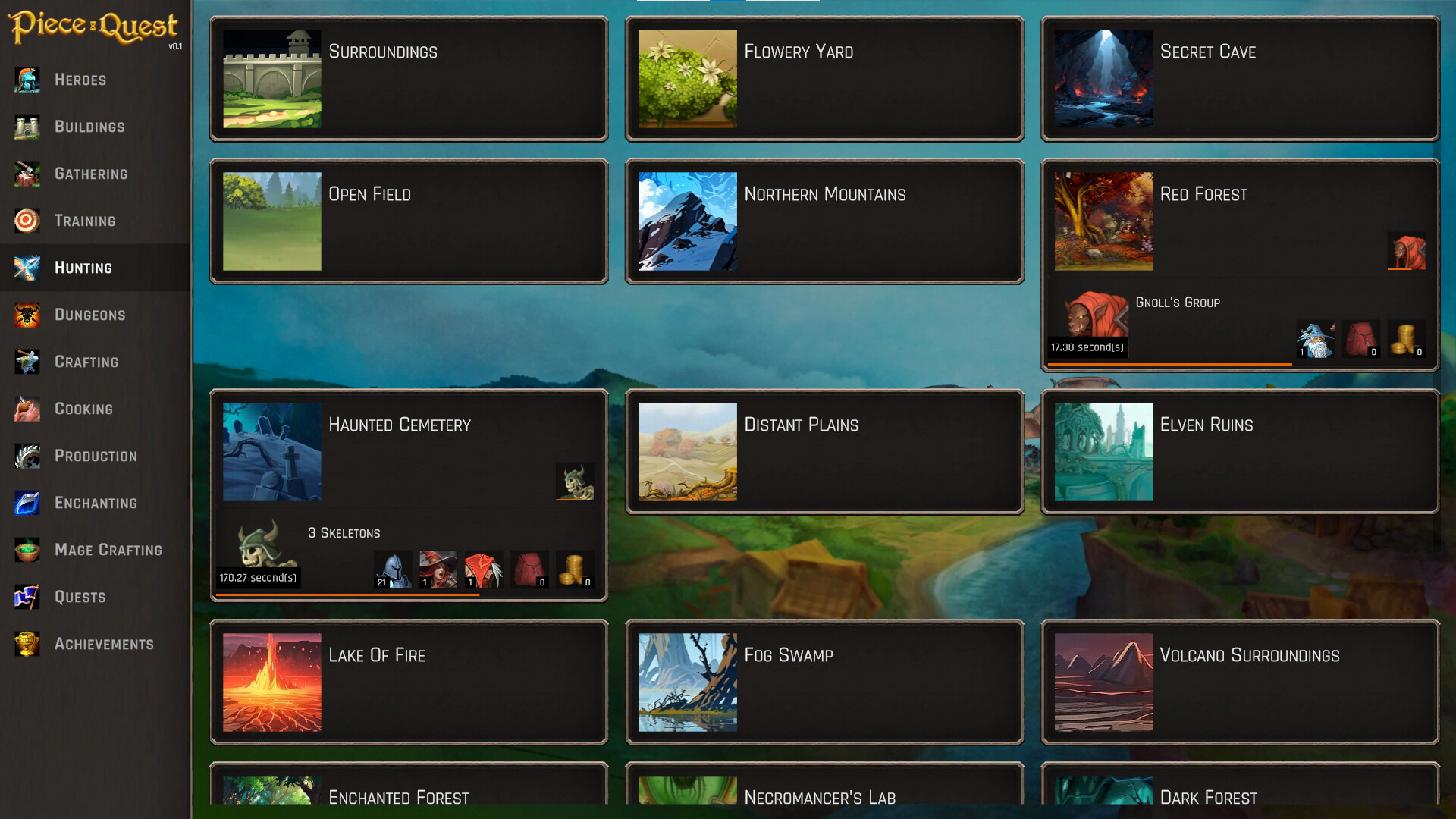Open the Training target icon
The image size is (1456, 819).
click(x=27, y=221)
